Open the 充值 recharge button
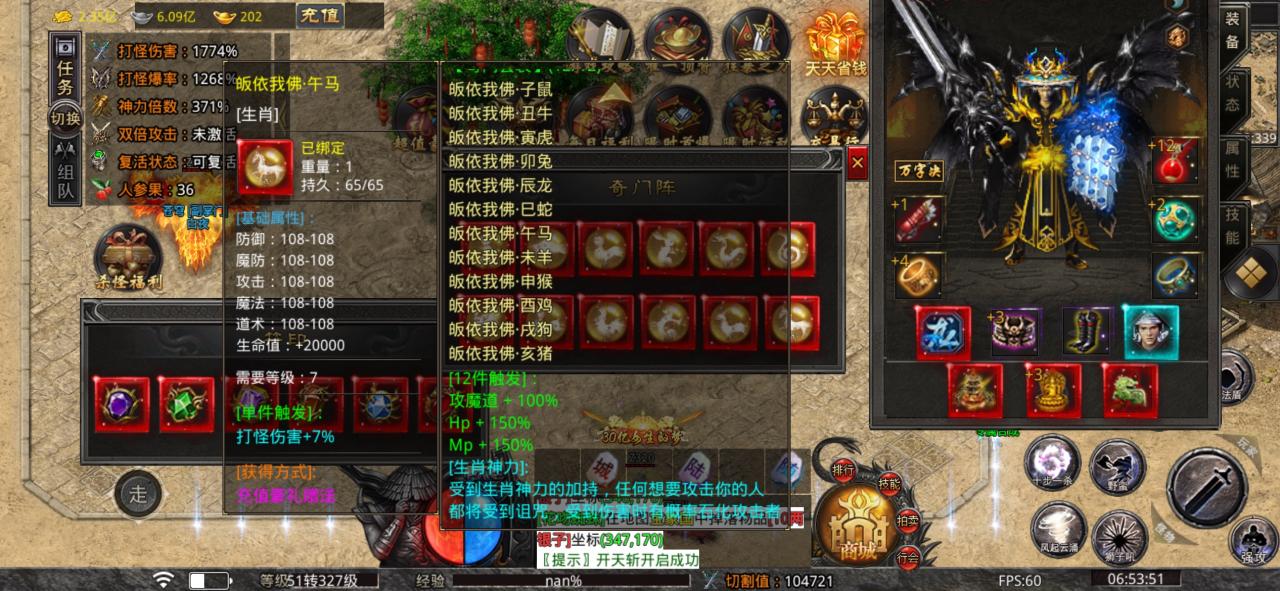The height and width of the screenshot is (591, 1280). (321, 15)
